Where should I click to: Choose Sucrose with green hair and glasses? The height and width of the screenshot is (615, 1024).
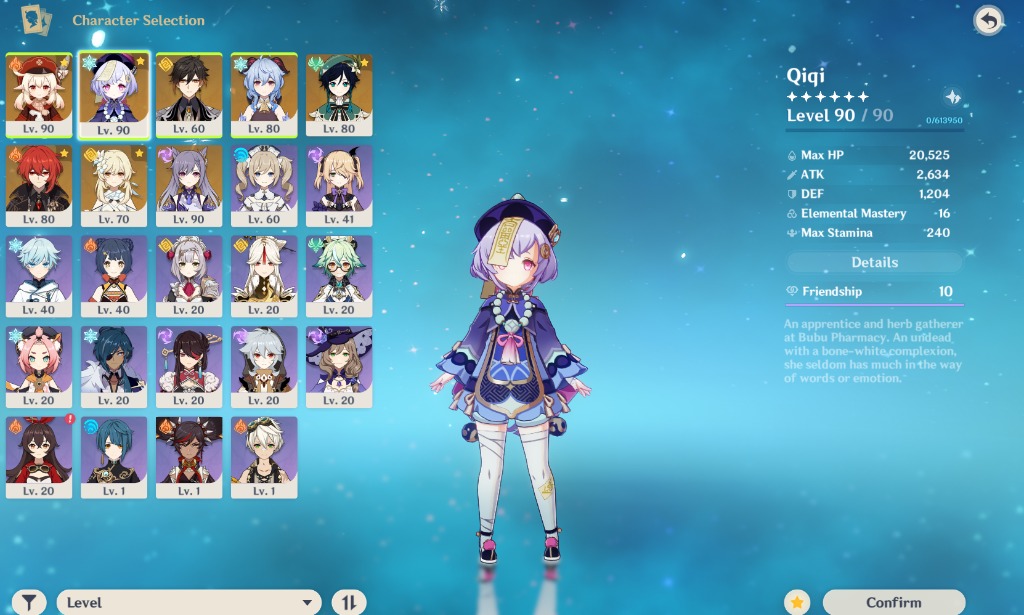[x=339, y=275]
